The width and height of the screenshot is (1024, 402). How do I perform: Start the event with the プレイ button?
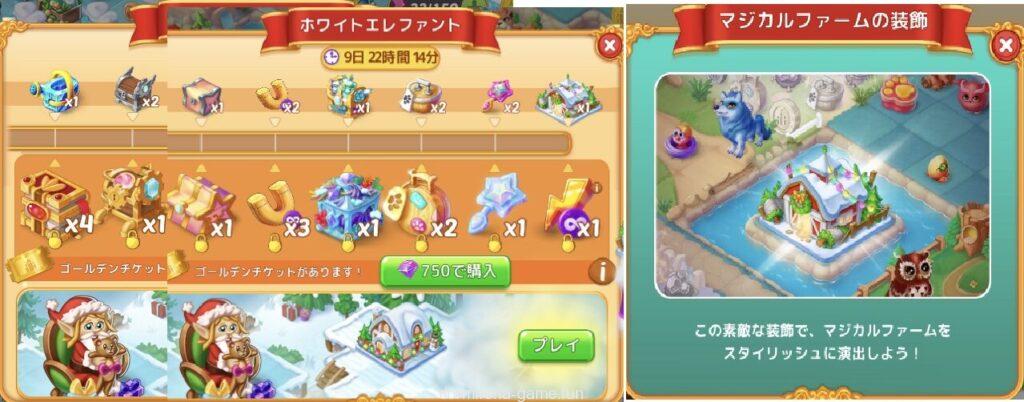[555, 346]
